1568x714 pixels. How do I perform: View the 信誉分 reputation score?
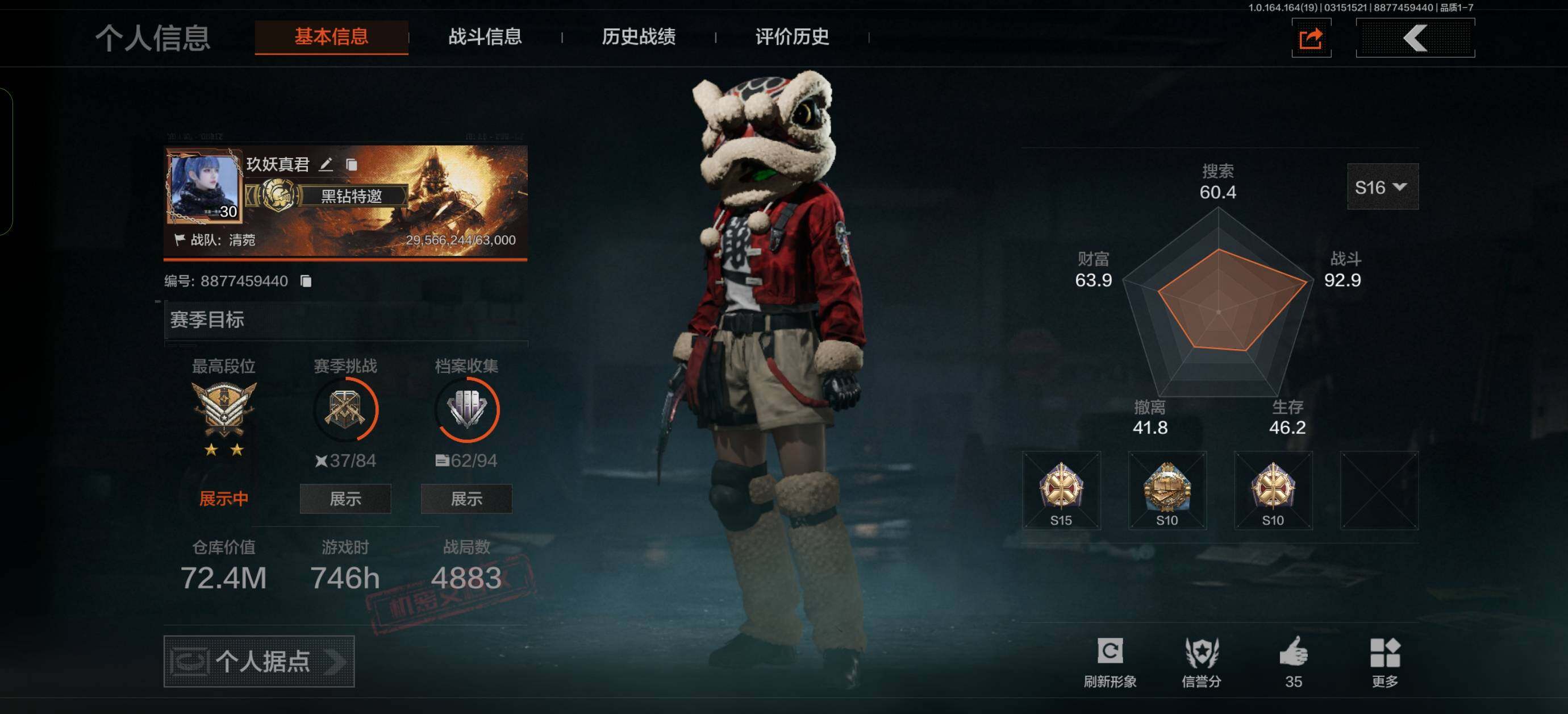pyautogui.click(x=1201, y=662)
